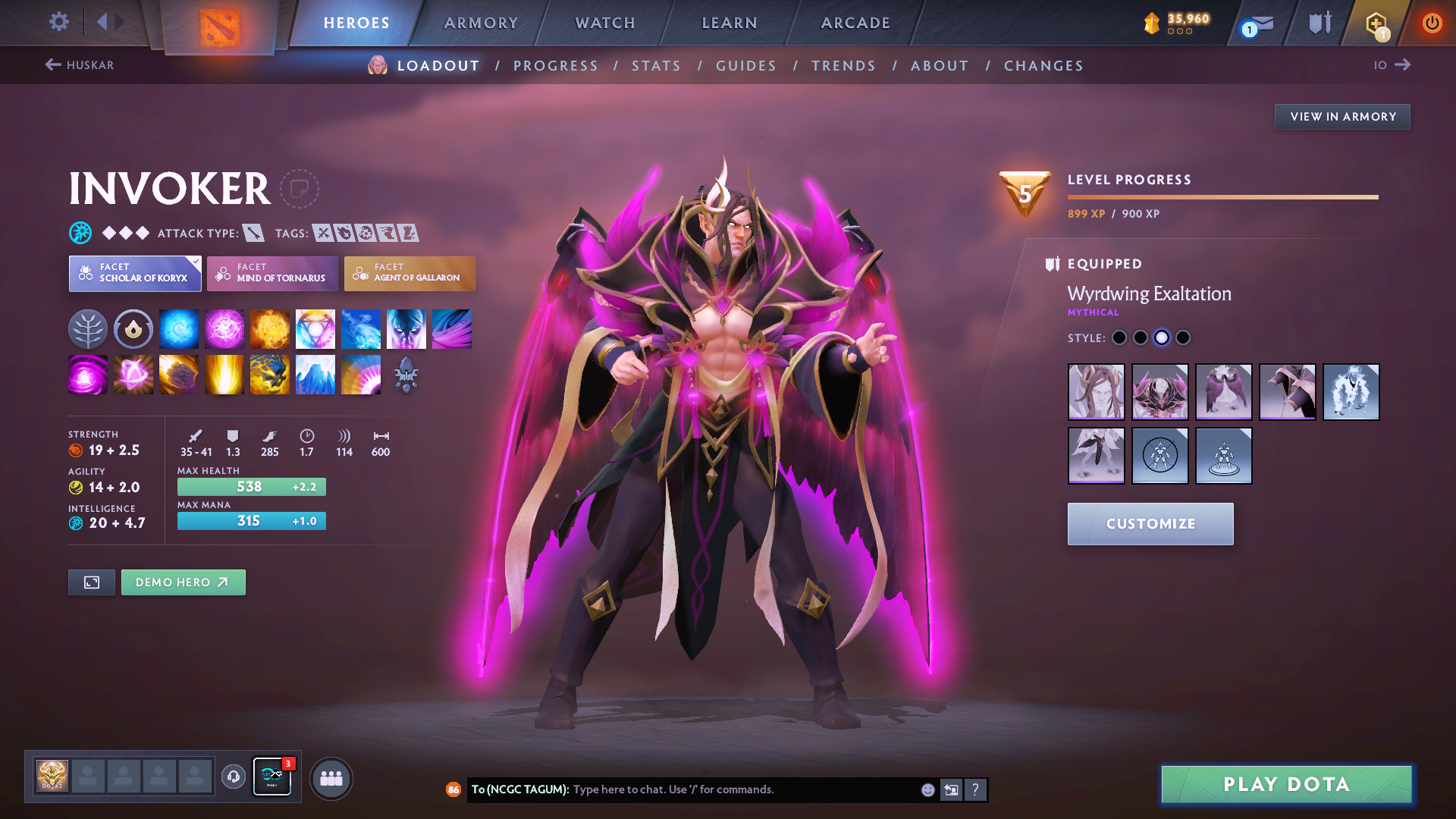Click the fullscreen preview icon beside Demo Hero
This screenshot has width=1456, height=819.
(x=91, y=582)
